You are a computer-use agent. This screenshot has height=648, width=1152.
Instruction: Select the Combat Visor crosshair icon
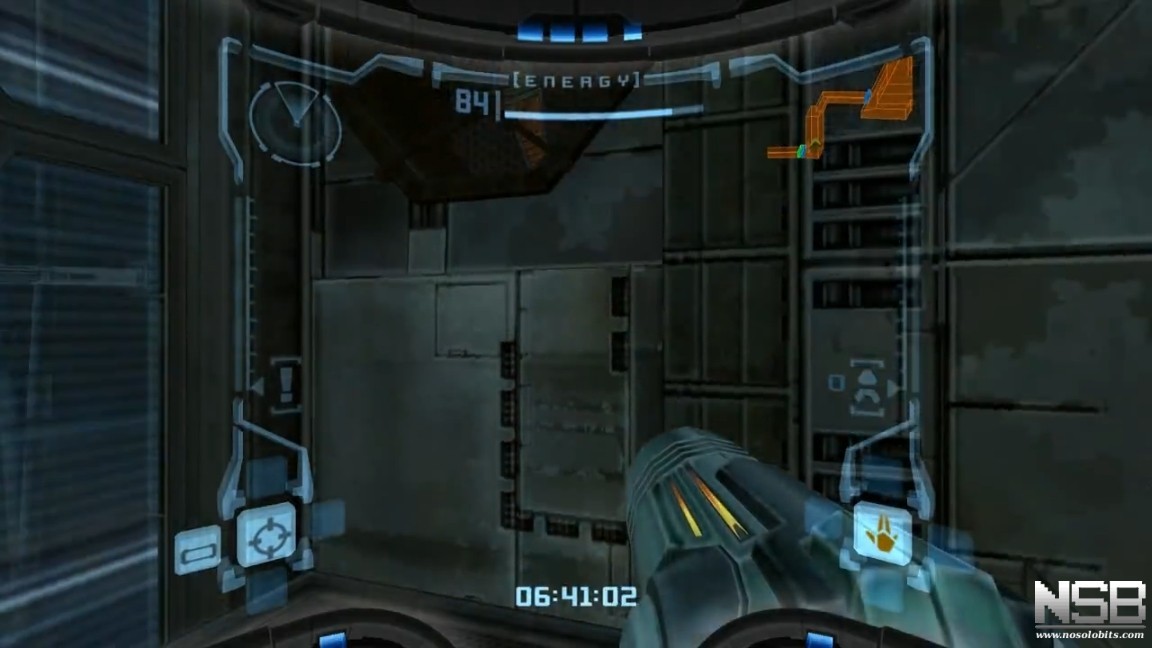point(266,536)
